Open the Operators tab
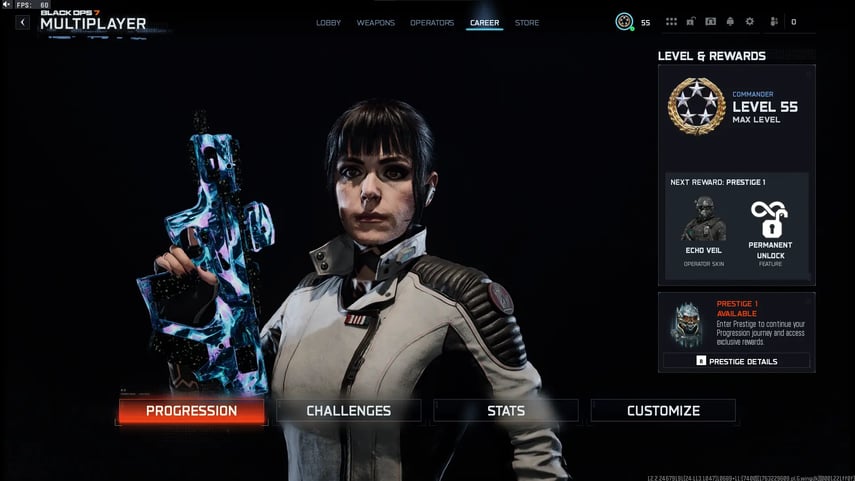 [432, 22]
